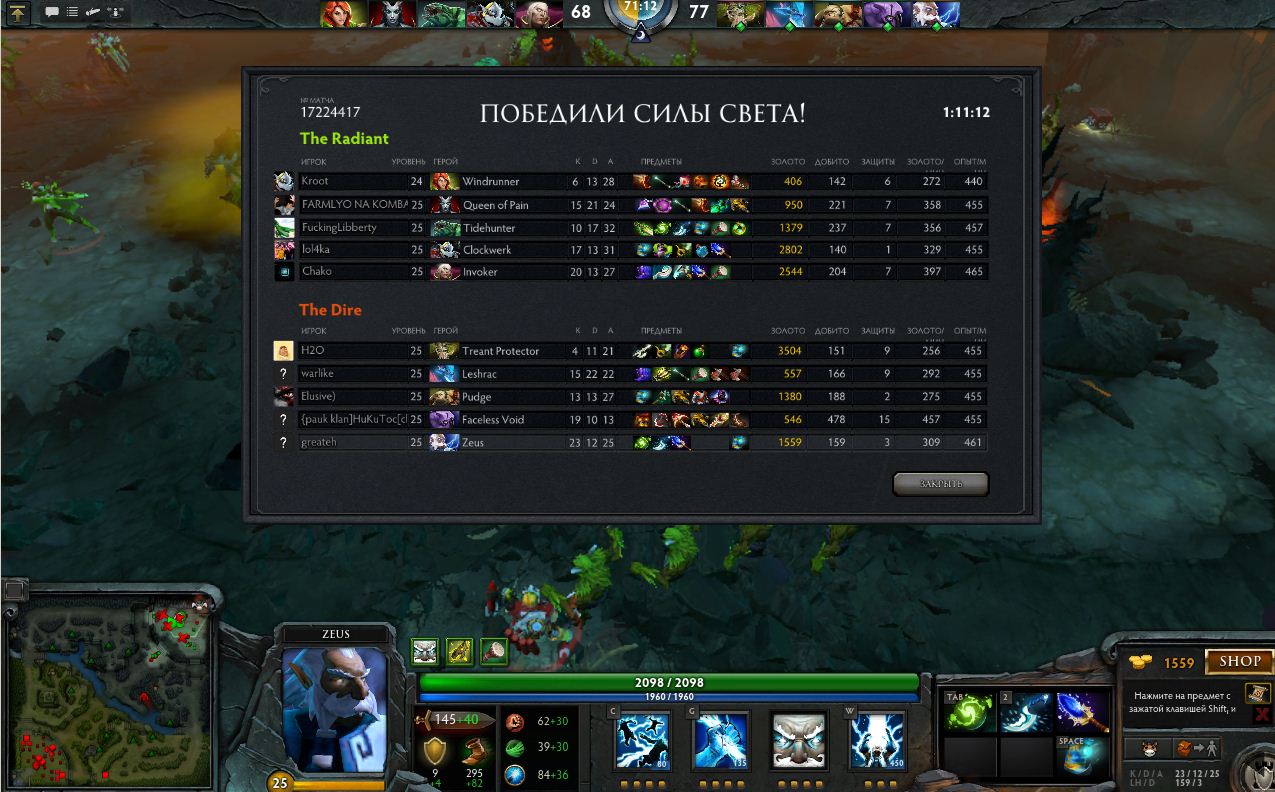
Task: Select Invoker's row in the Radiant scoreboard
Action: [630, 272]
